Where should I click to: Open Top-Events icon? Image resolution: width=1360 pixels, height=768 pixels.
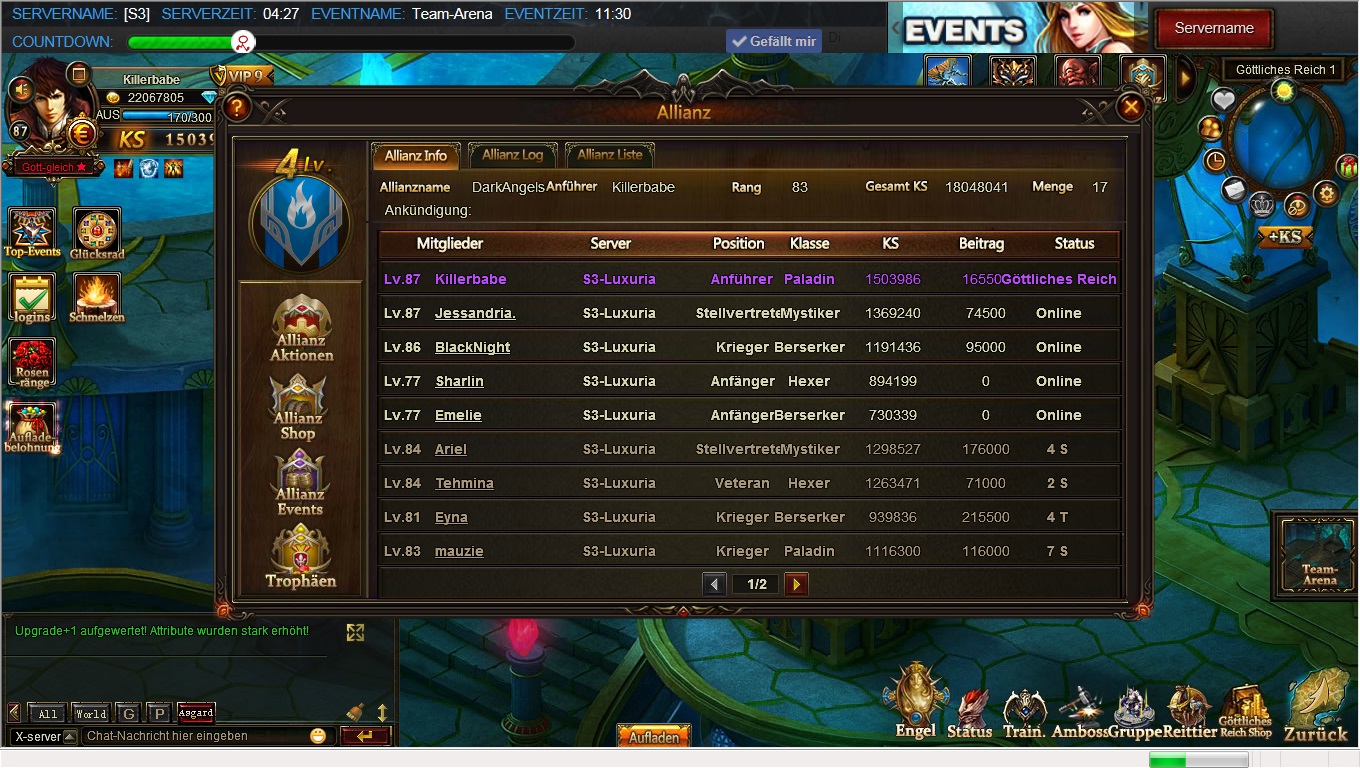click(32, 233)
